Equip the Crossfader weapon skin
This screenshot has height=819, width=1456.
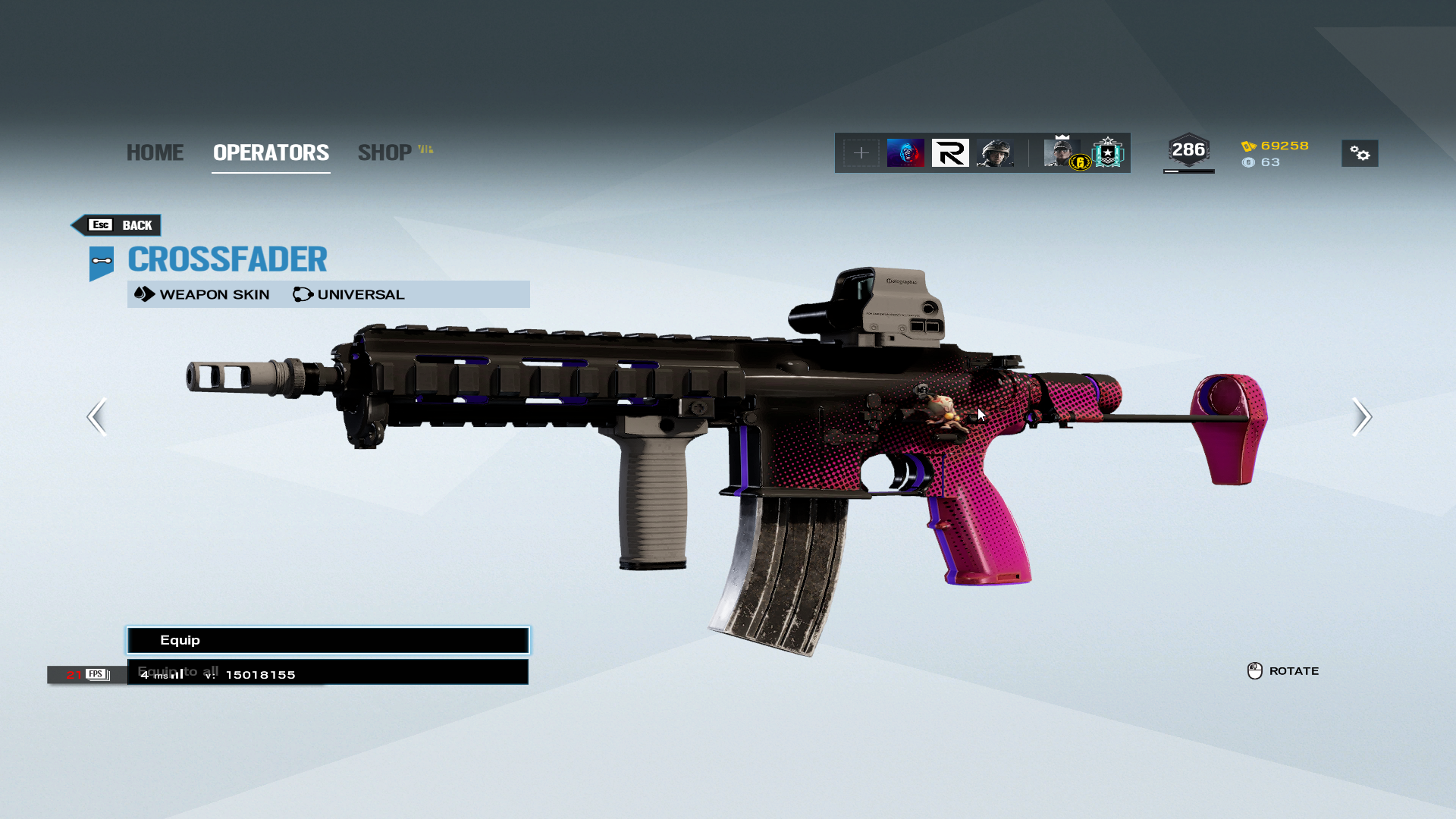[x=328, y=640]
